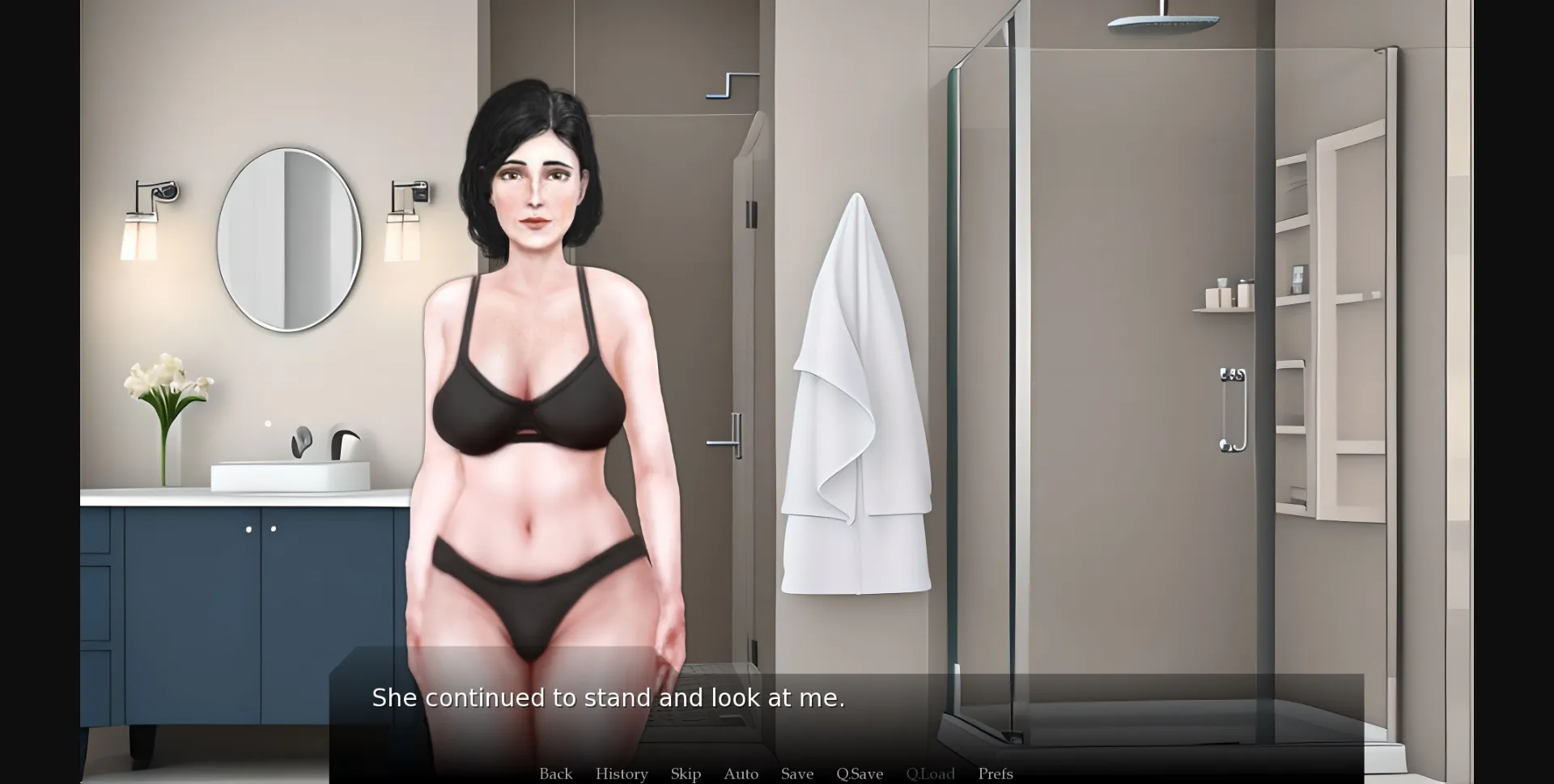This screenshot has height=784, width=1554.
Task: Click the overhead rain shower head
Action: click(x=1161, y=24)
